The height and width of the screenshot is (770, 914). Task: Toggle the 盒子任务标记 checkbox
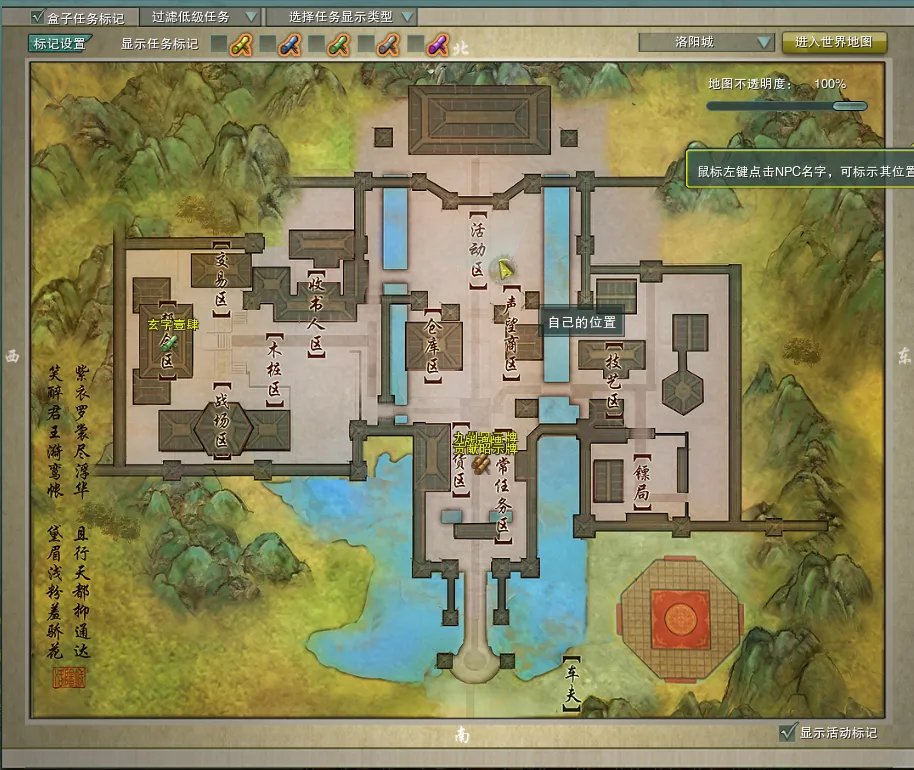click(38, 17)
